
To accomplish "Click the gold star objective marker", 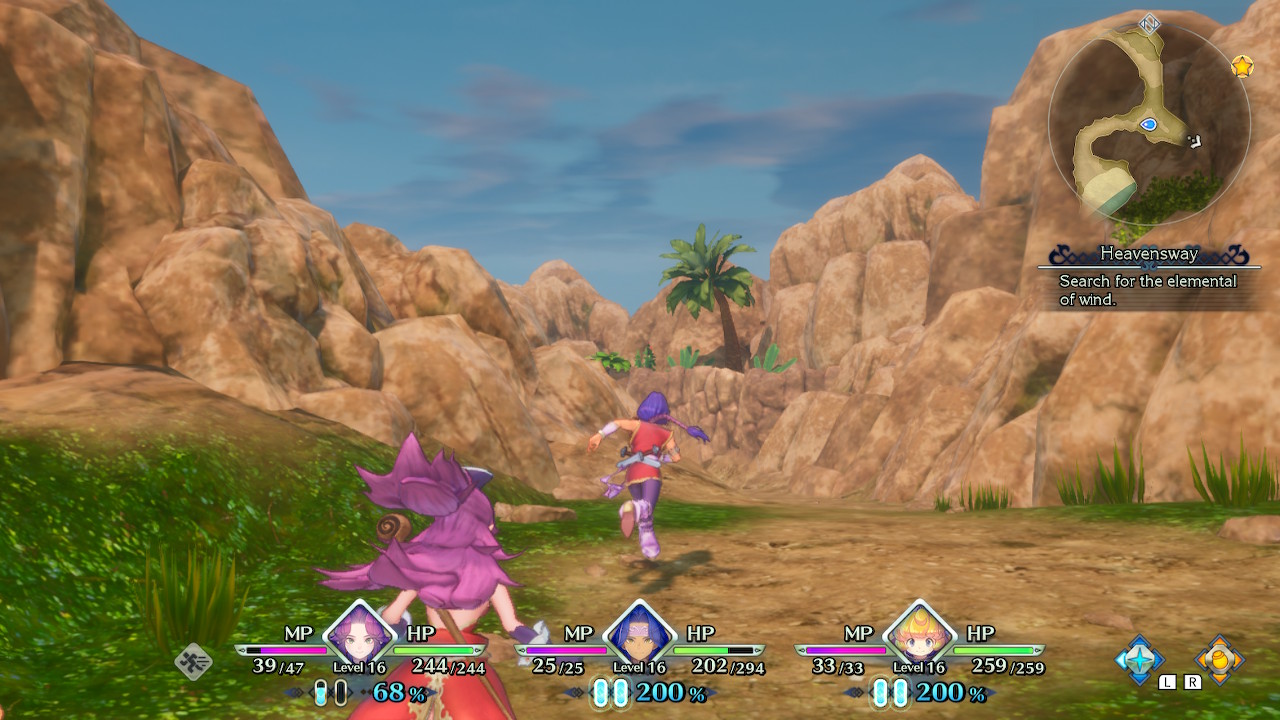I will point(1242,67).
